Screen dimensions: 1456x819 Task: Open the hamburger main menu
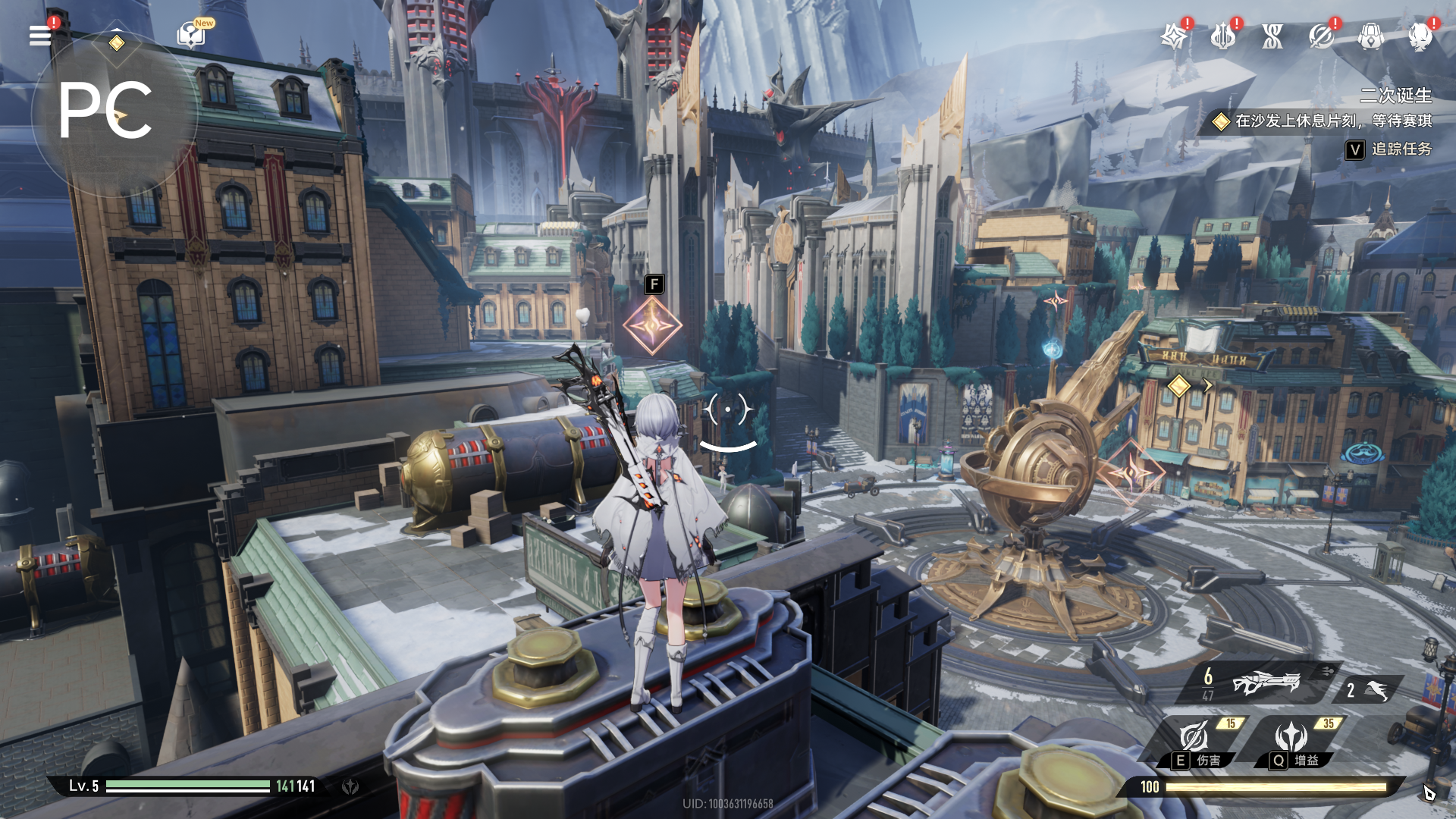pyautogui.click(x=40, y=35)
